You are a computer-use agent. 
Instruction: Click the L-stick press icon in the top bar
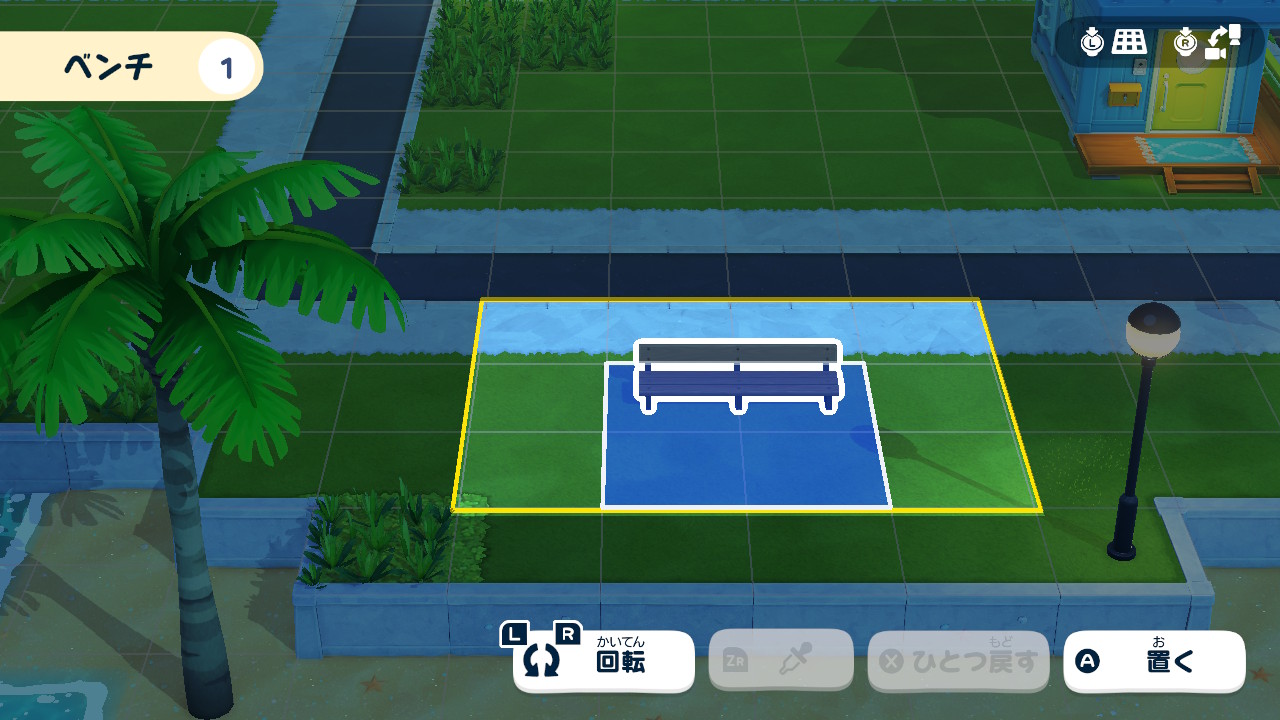pyautogui.click(x=1092, y=41)
